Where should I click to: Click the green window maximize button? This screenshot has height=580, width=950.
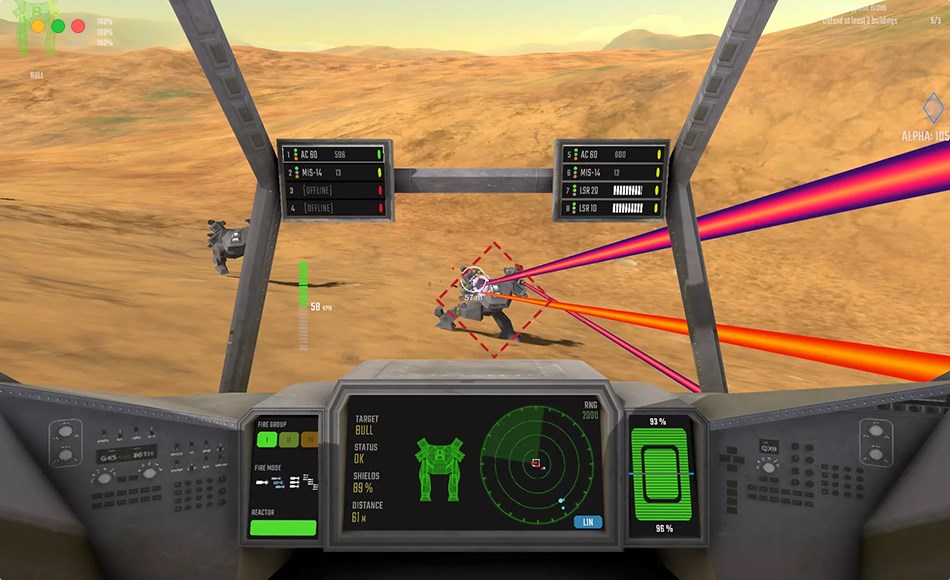coord(58,26)
